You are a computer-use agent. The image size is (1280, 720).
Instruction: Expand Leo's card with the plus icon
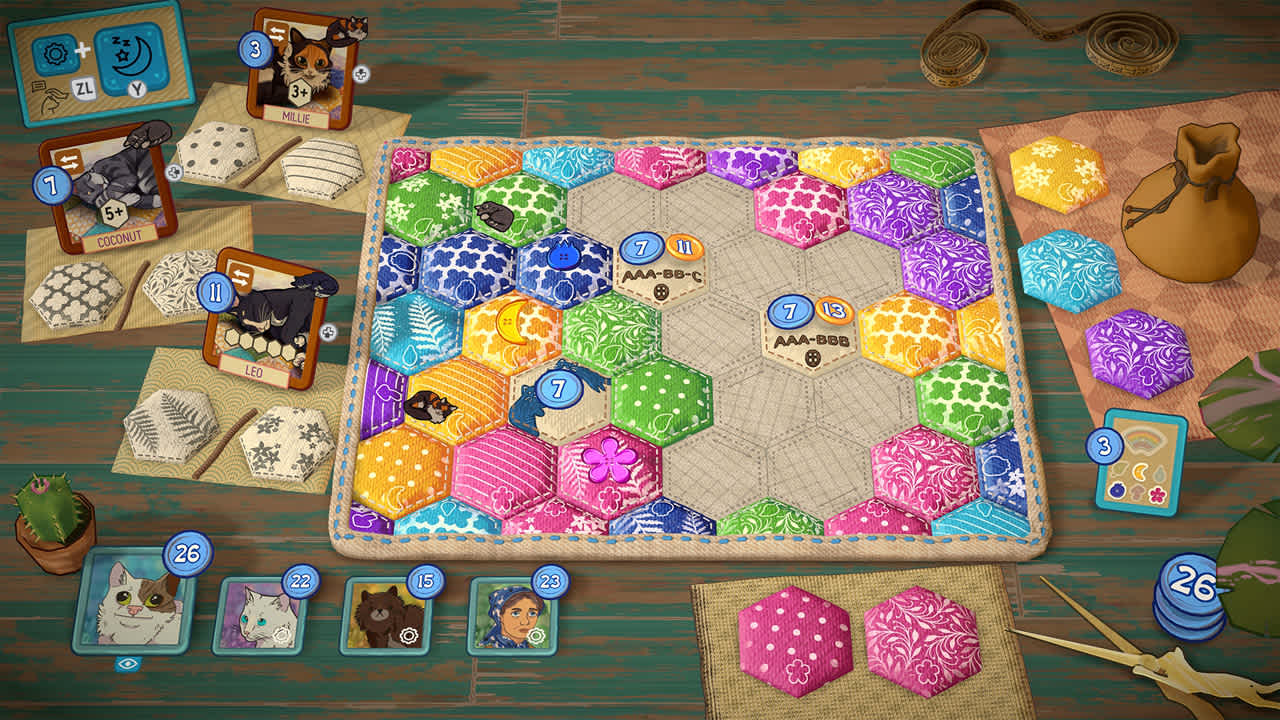[x=328, y=333]
